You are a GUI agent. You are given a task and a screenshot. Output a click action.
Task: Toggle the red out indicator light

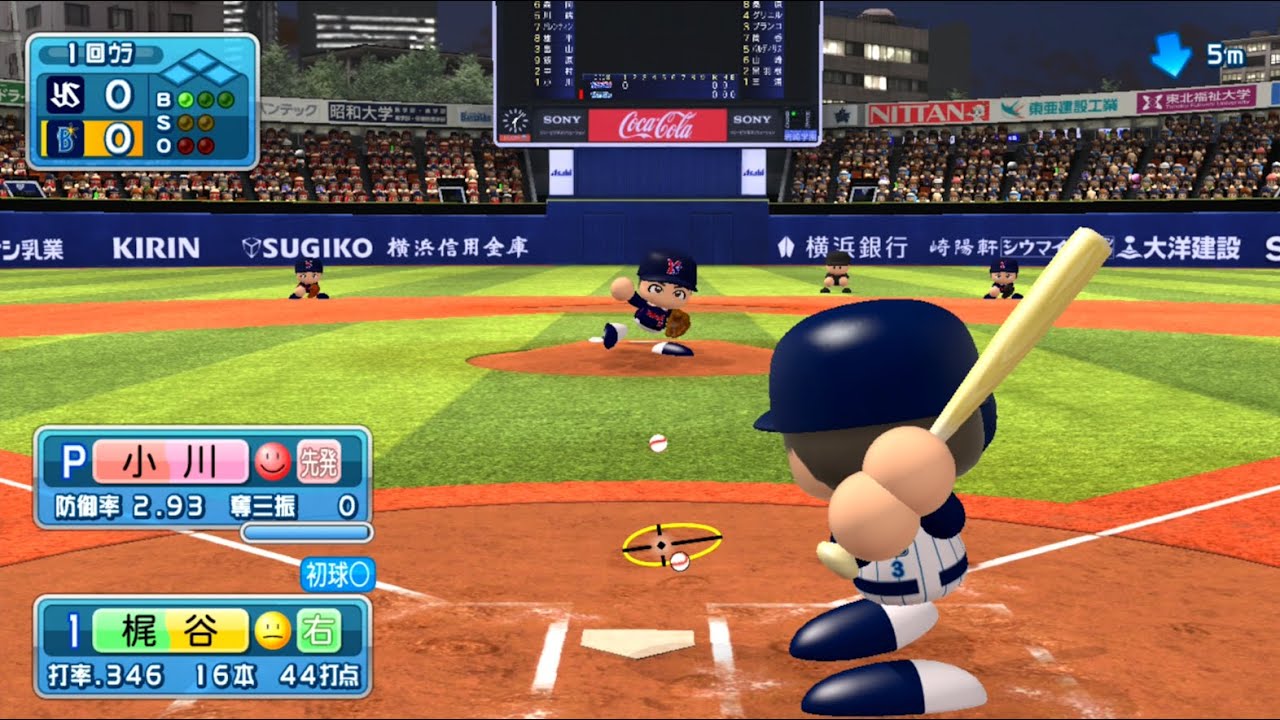tap(186, 147)
